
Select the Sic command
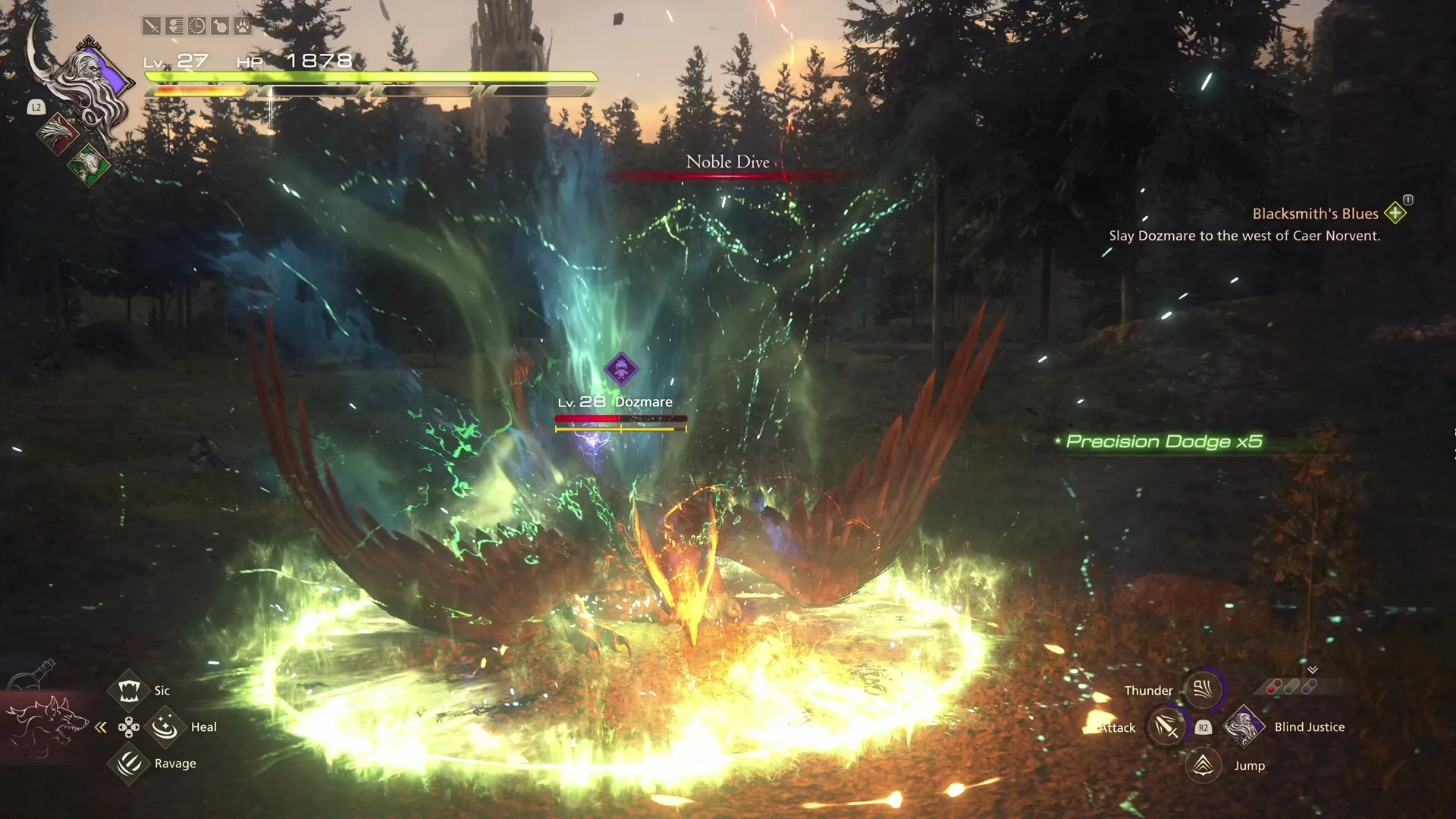coord(130,689)
